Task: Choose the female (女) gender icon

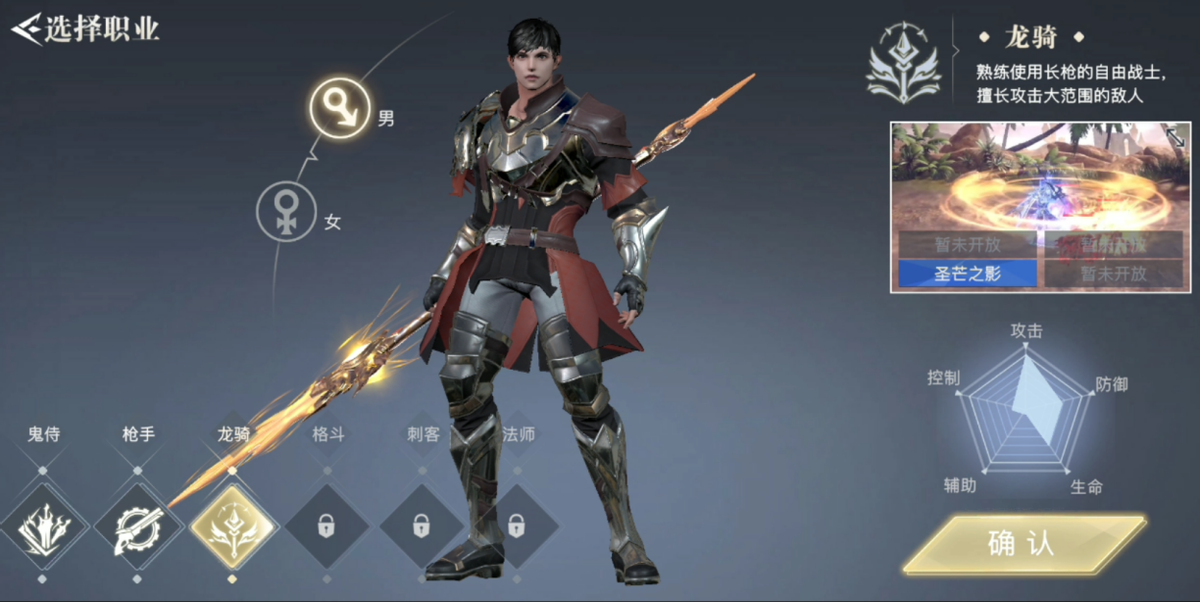Action: coord(288,212)
